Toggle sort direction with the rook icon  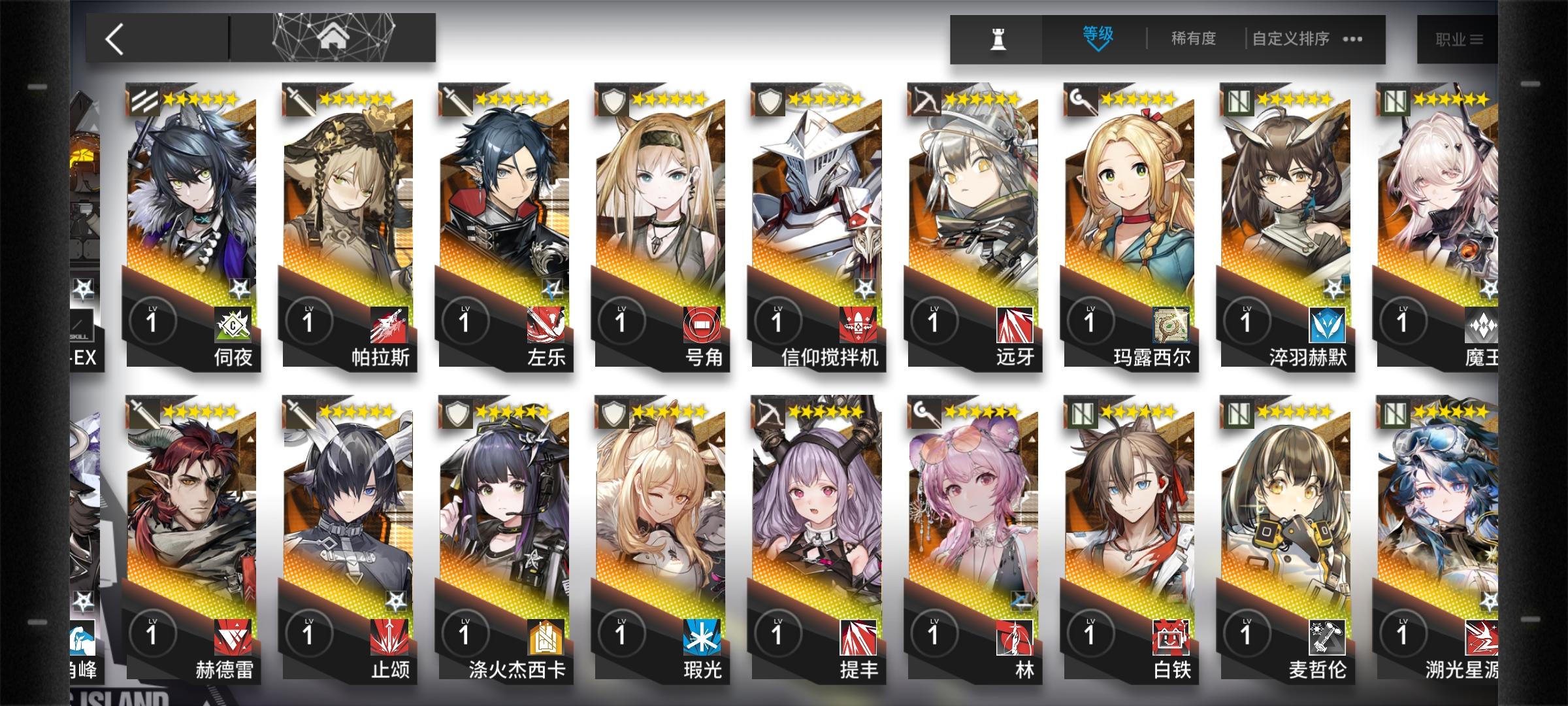tap(998, 38)
